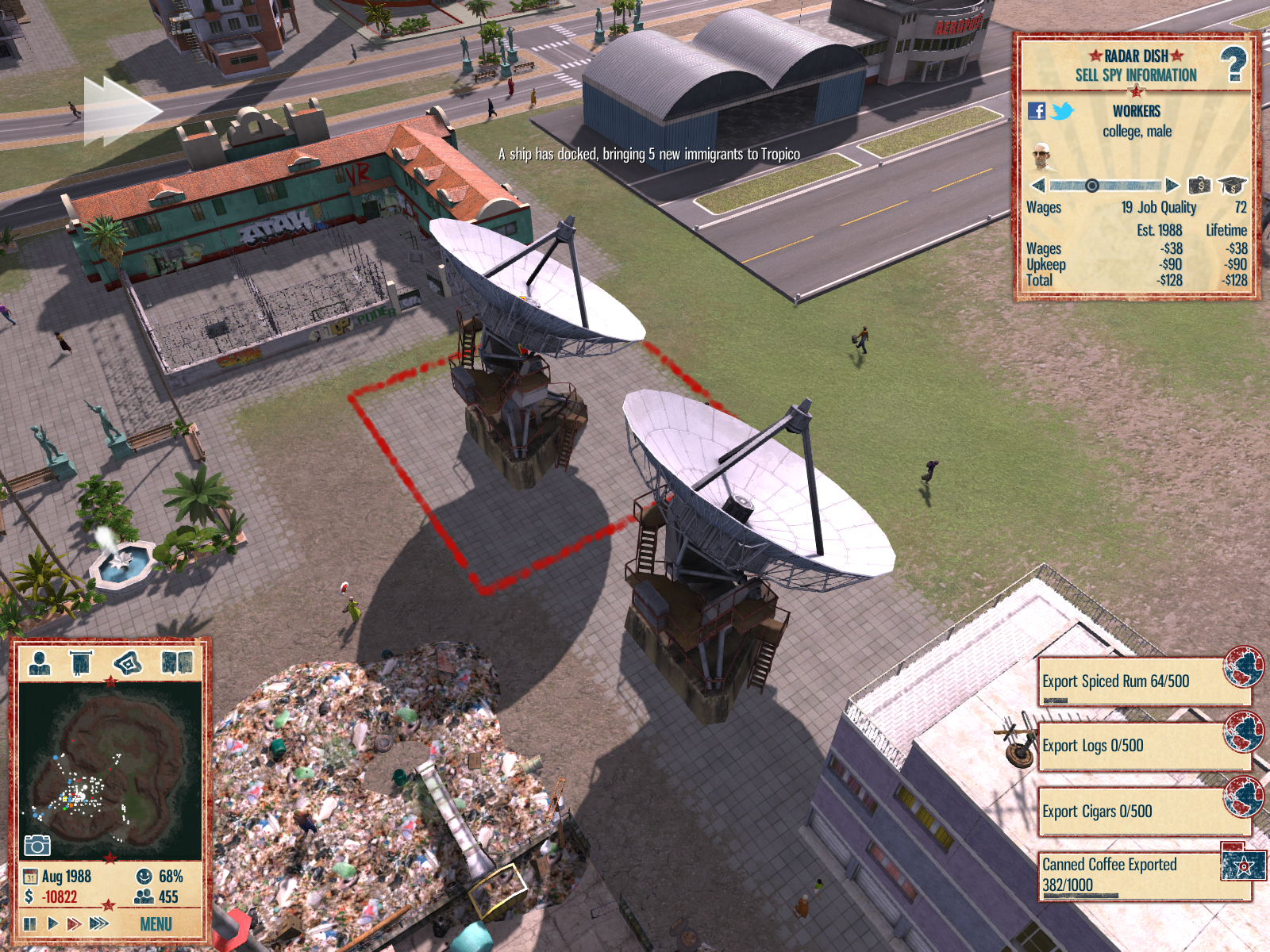Image resolution: width=1270 pixels, height=952 pixels.
Task: Share via the Twitter bird icon
Action: click(x=1062, y=111)
